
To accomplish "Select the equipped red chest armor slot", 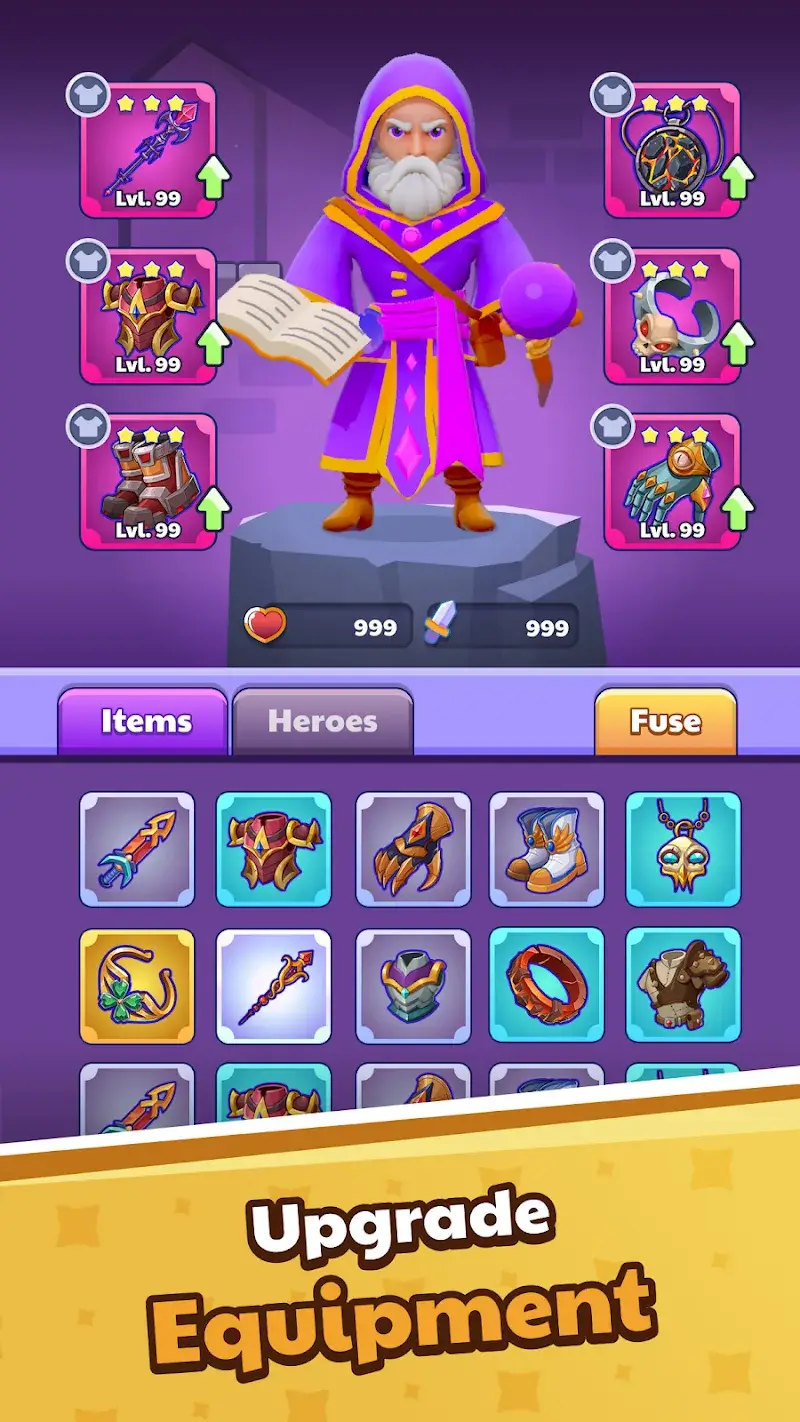I will [x=148, y=316].
